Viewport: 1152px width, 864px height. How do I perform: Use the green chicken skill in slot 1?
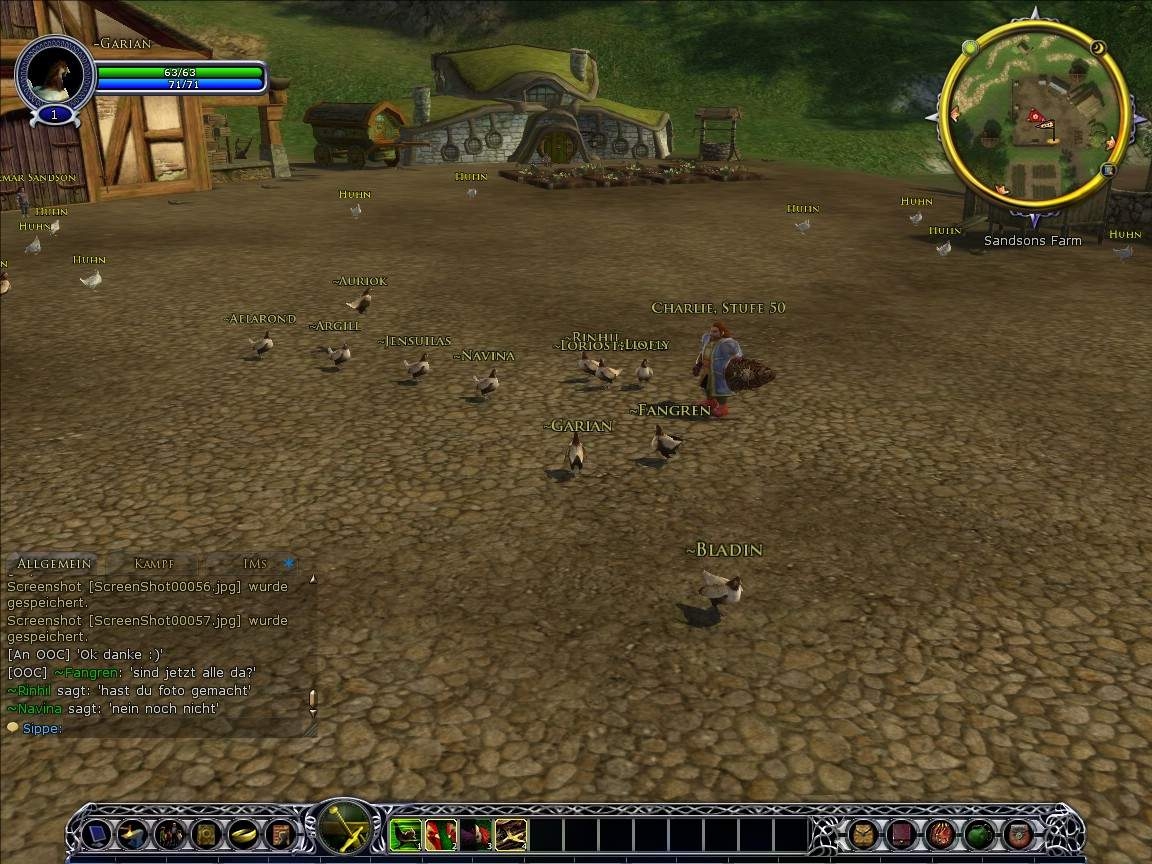406,834
